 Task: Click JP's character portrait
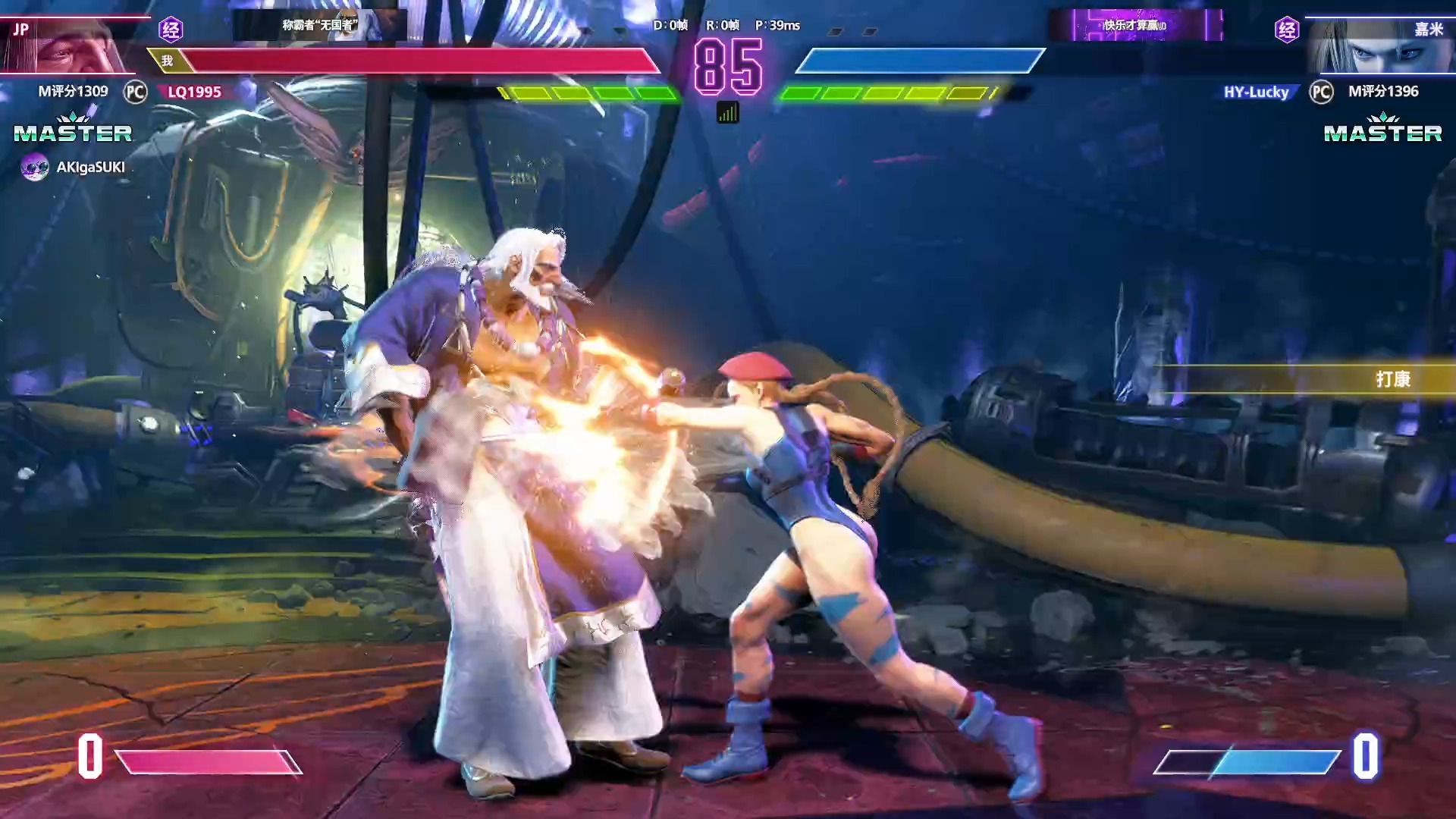click(x=72, y=45)
